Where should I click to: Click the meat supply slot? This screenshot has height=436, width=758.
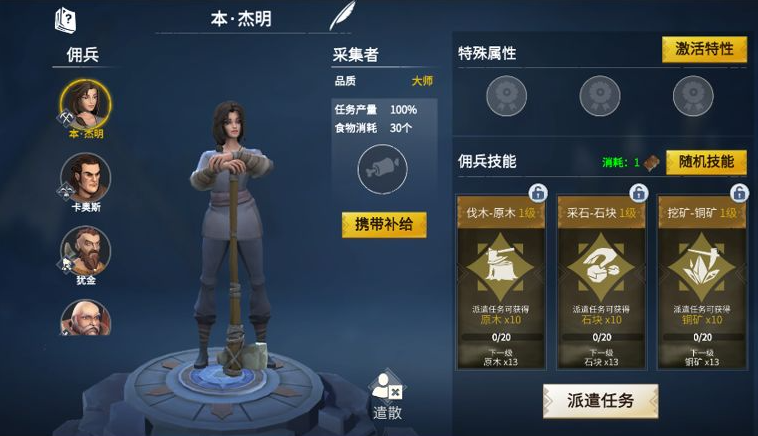click(382, 168)
